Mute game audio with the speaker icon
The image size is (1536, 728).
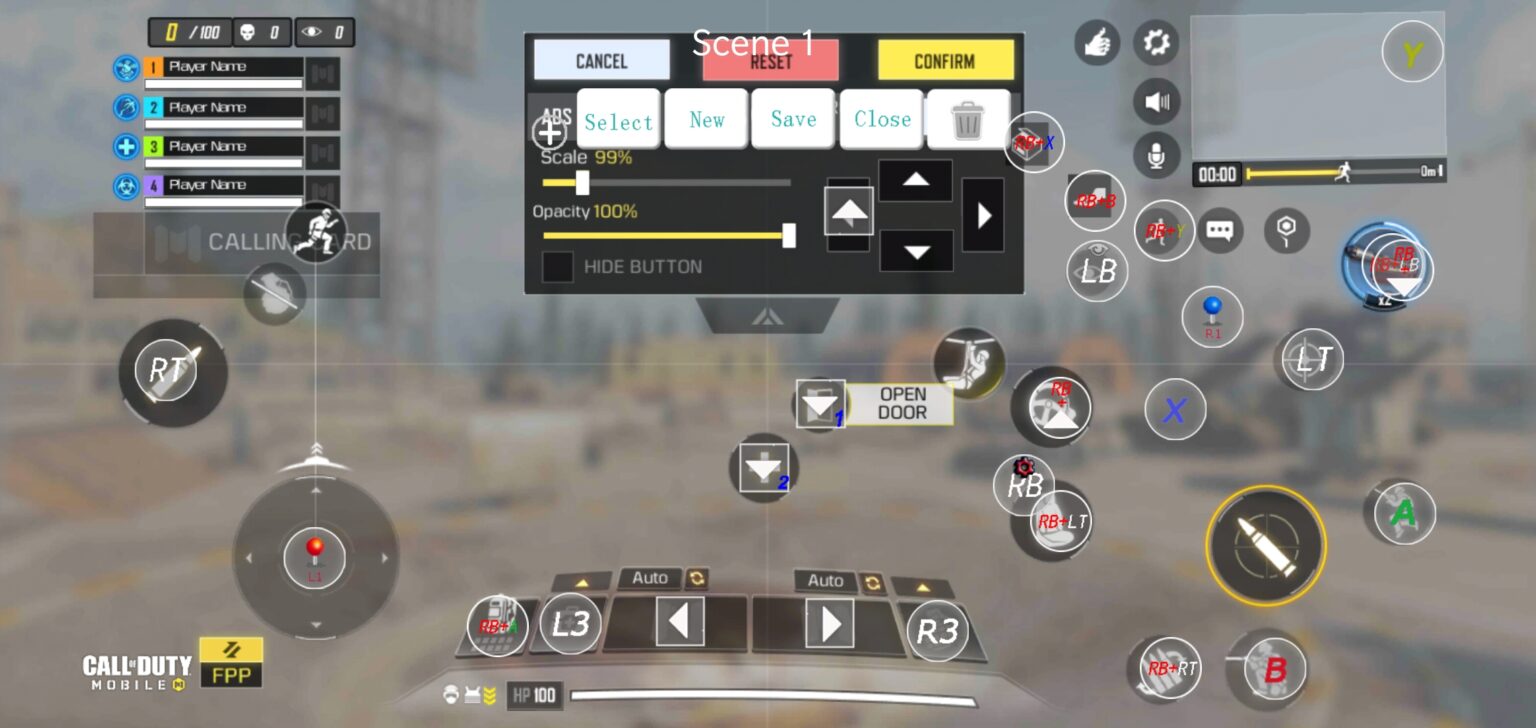pos(1156,101)
